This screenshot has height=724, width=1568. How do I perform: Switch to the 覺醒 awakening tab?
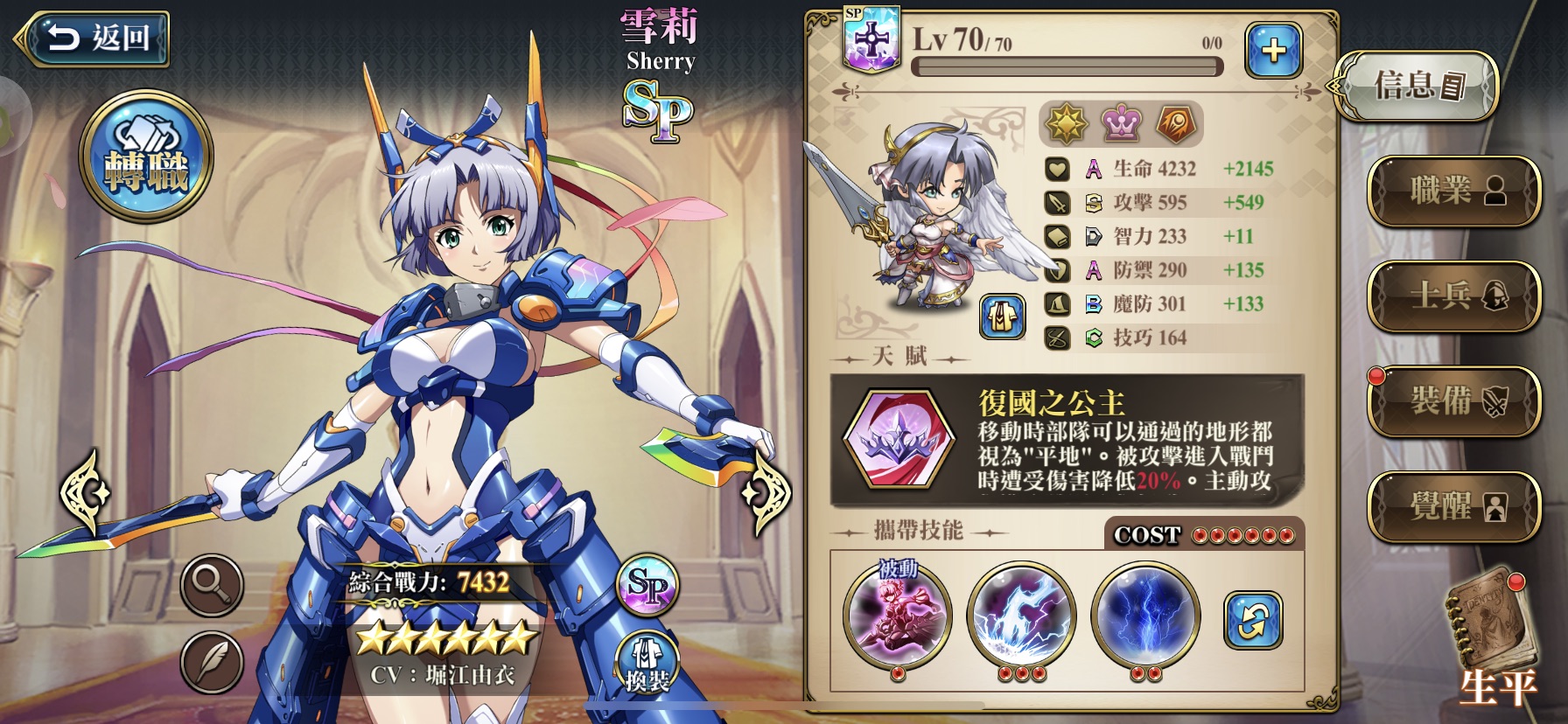[1453, 505]
